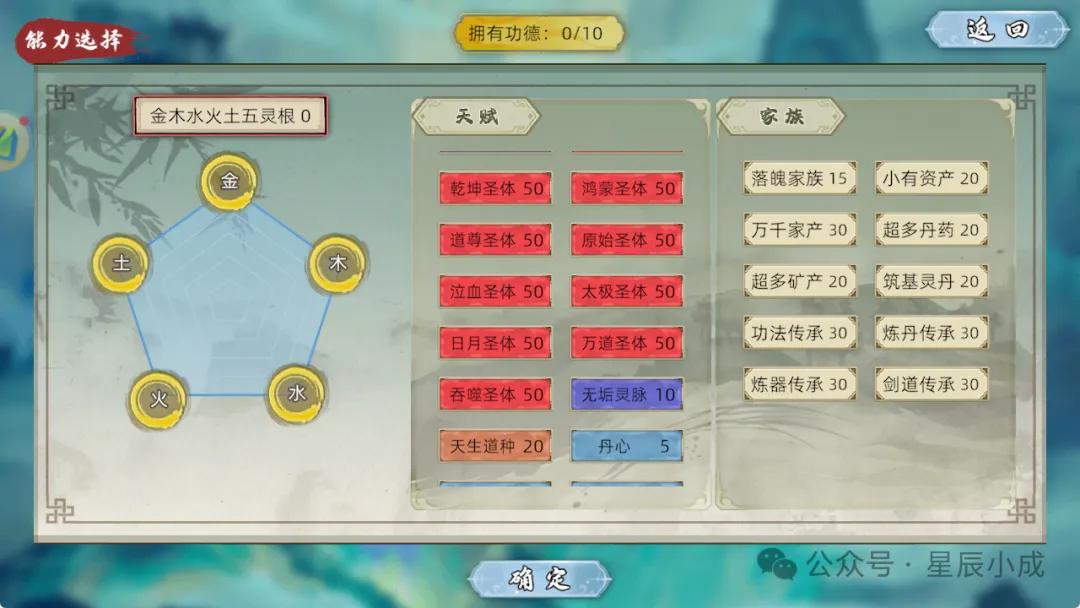Pick the 水 spirit root node

click(x=296, y=394)
